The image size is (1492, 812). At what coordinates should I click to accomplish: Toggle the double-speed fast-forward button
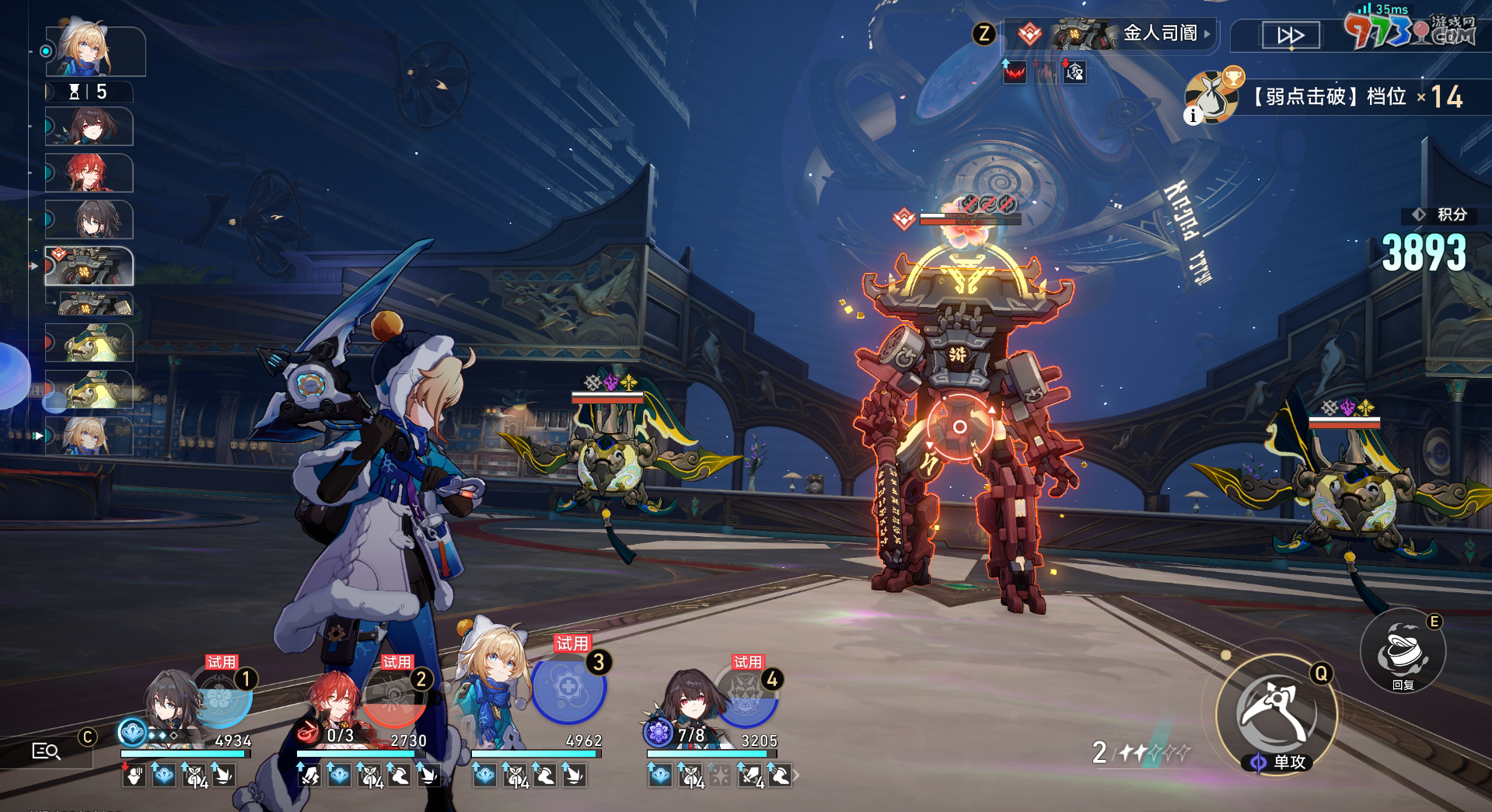click(1290, 36)
